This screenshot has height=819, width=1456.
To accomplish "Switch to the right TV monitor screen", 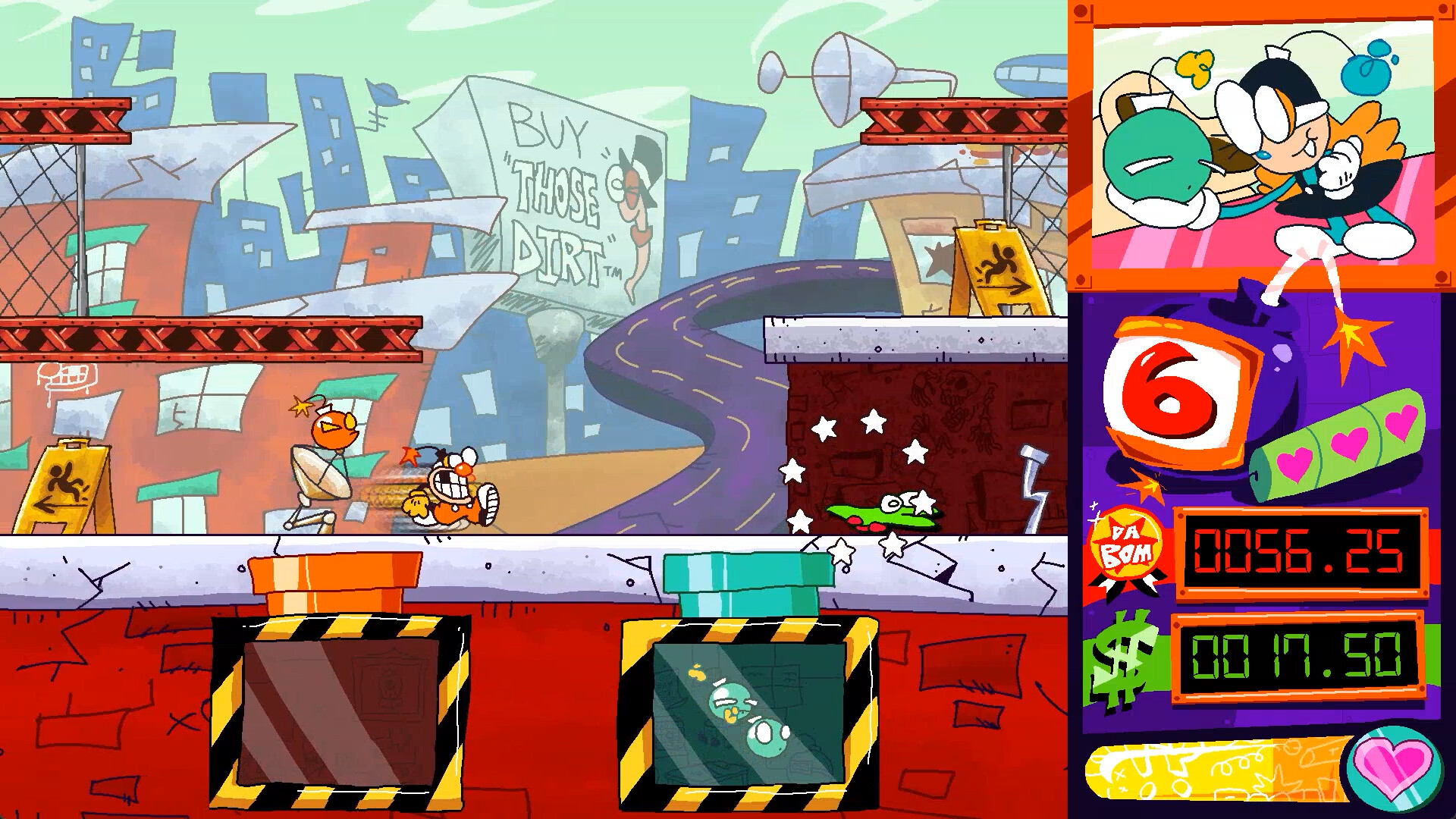I will tap(751, 713).
